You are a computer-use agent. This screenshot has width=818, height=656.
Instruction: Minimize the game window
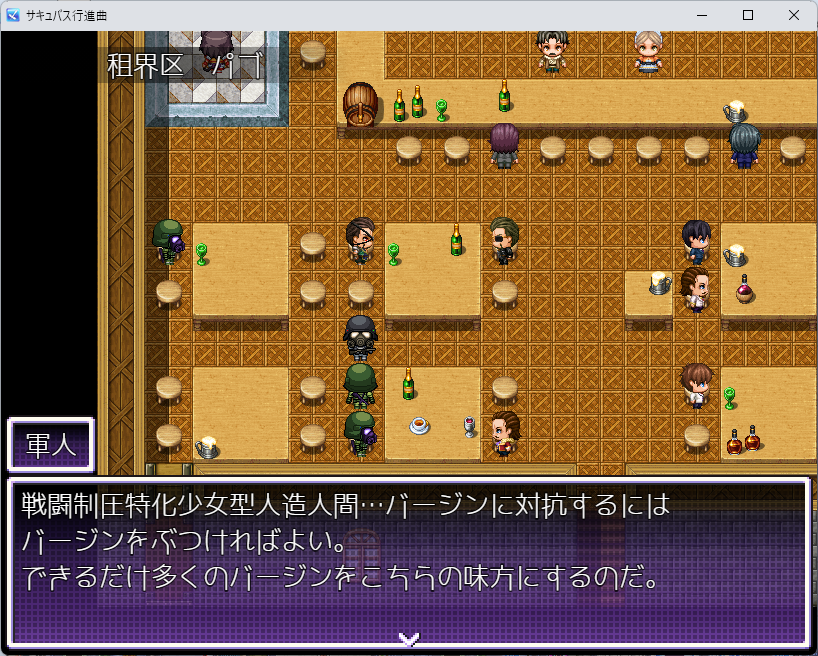point(702,15)
